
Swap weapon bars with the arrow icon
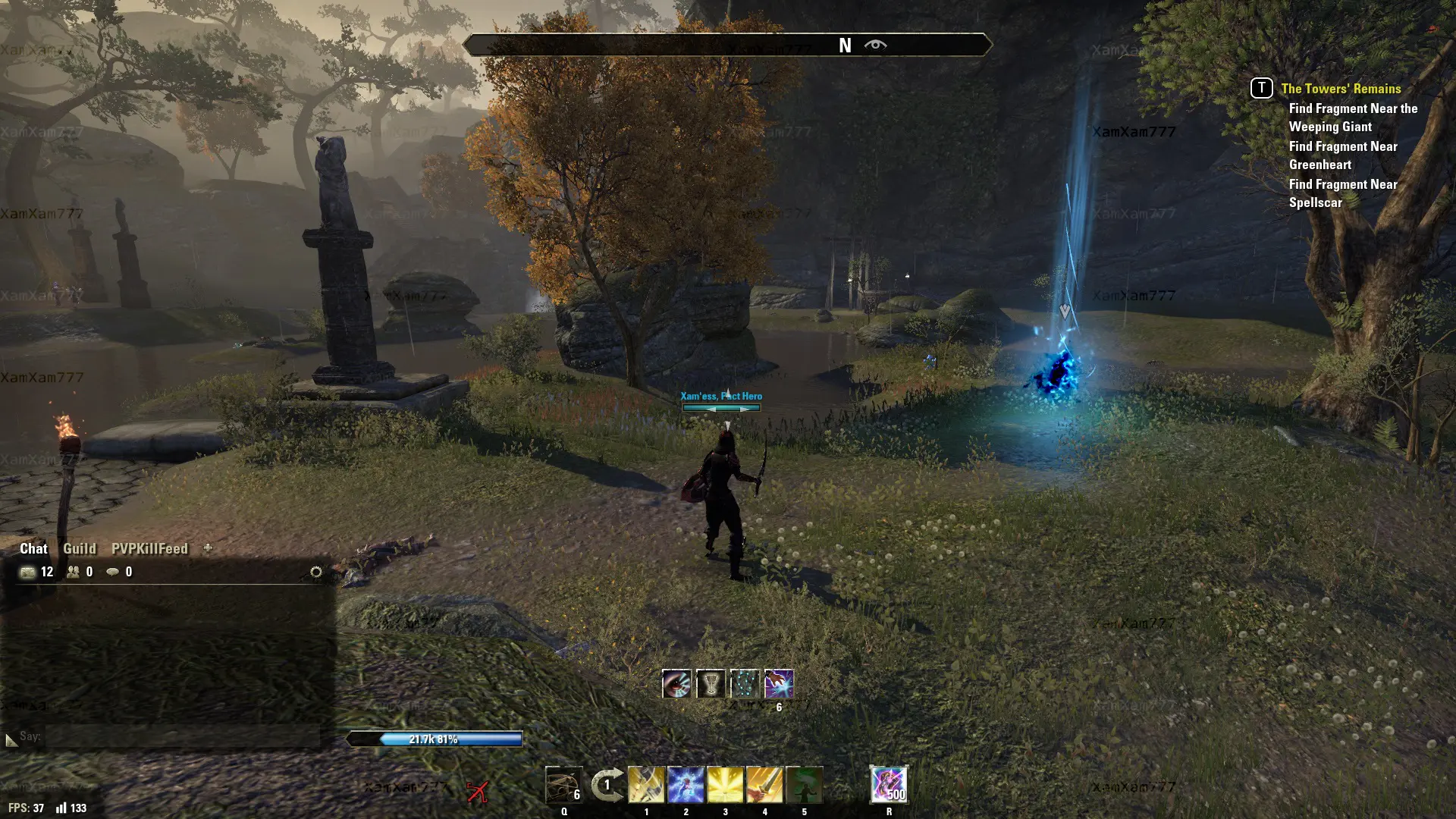coord(607,785)
